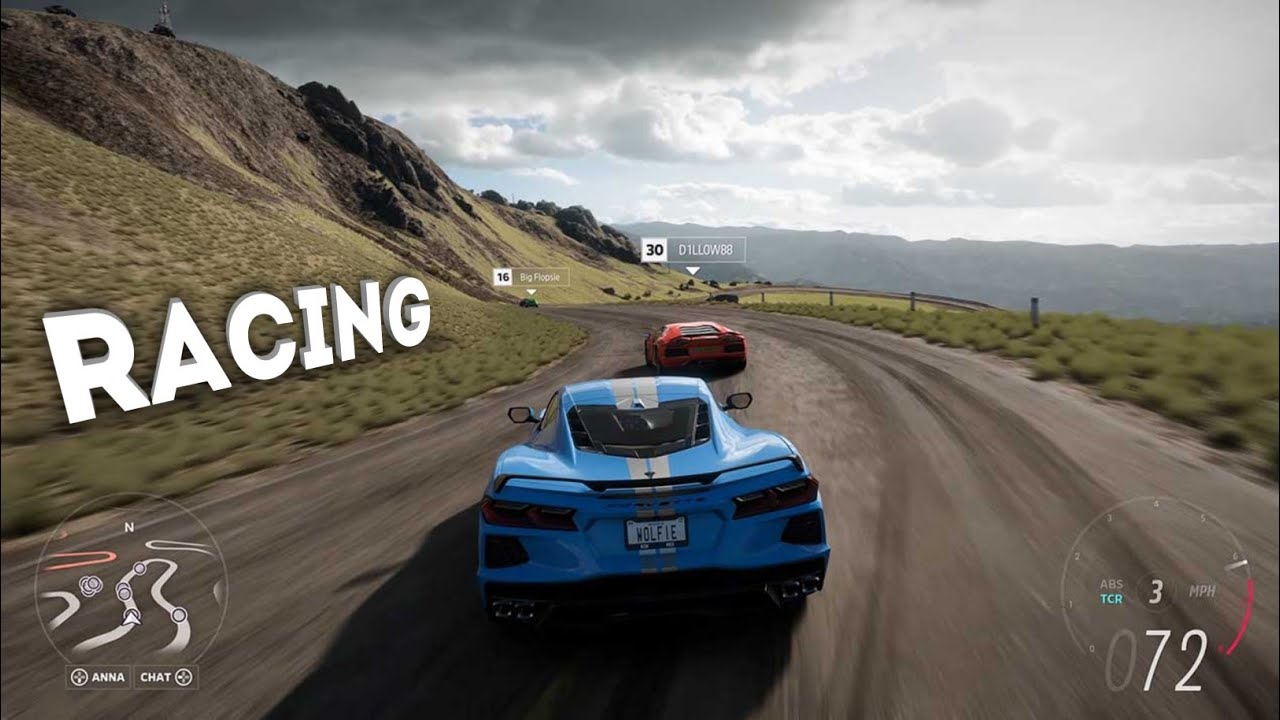Open the CHAT menu entry
Viewport: 1280px width, 720px height.
155,676
